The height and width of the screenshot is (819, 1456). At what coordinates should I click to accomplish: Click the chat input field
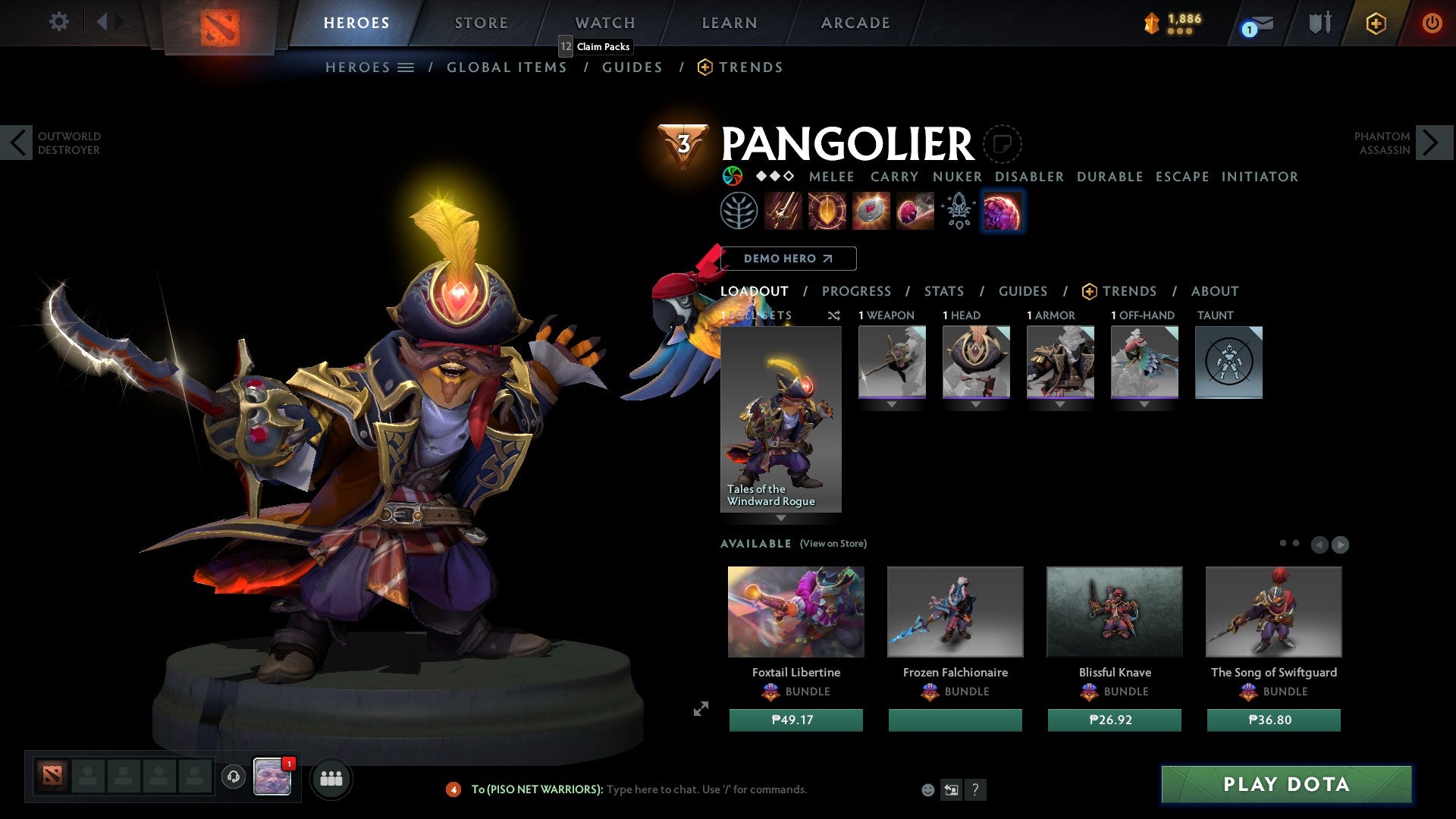(705, 789)
